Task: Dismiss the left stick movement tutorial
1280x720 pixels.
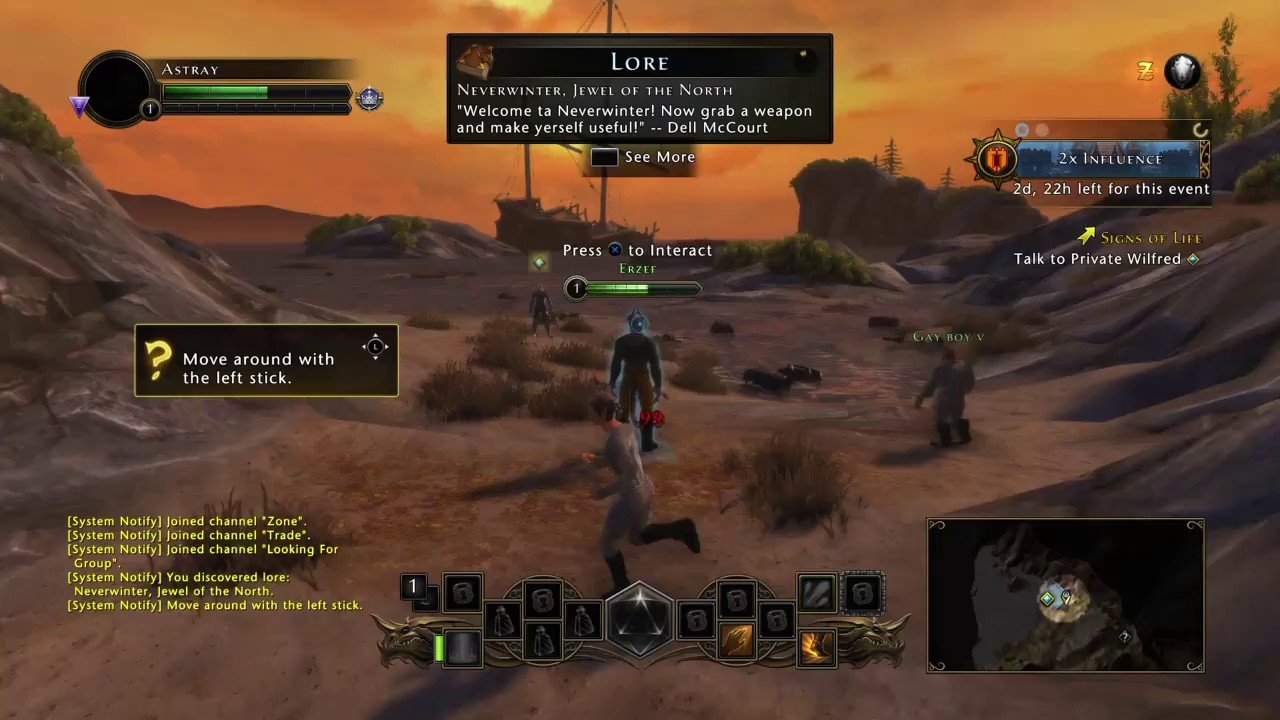Action: (x=266, y=360)
